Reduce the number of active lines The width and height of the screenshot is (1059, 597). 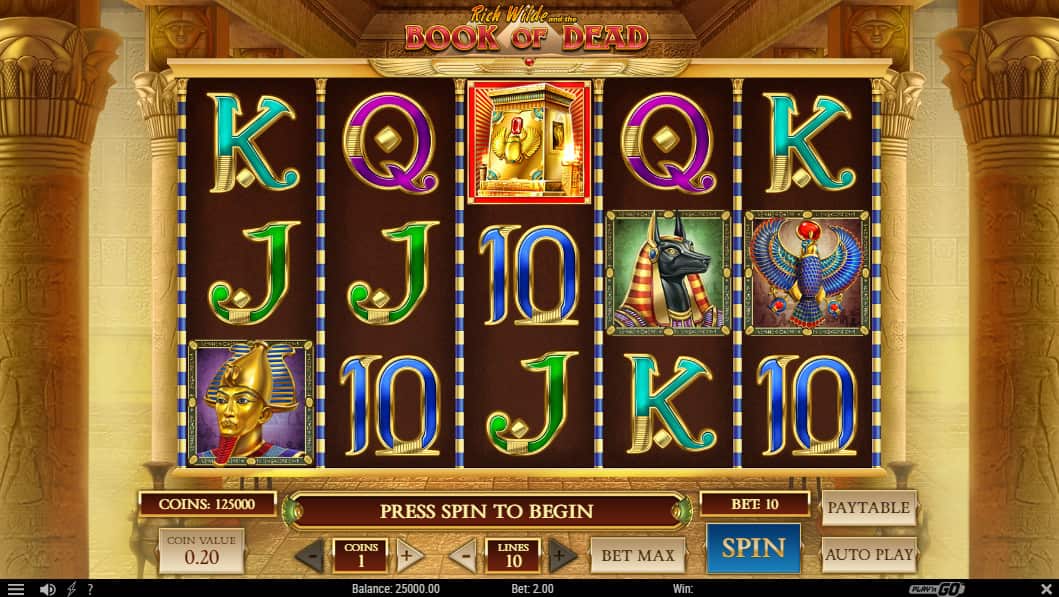click(462, 555)
